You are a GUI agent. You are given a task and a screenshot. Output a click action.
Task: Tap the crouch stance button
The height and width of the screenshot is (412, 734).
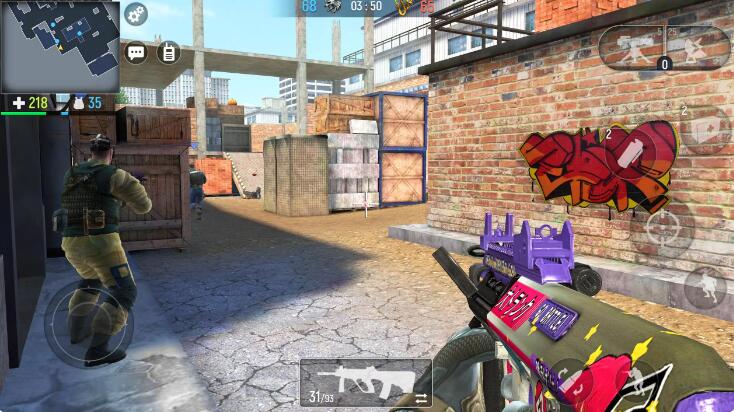click(706, 287)
